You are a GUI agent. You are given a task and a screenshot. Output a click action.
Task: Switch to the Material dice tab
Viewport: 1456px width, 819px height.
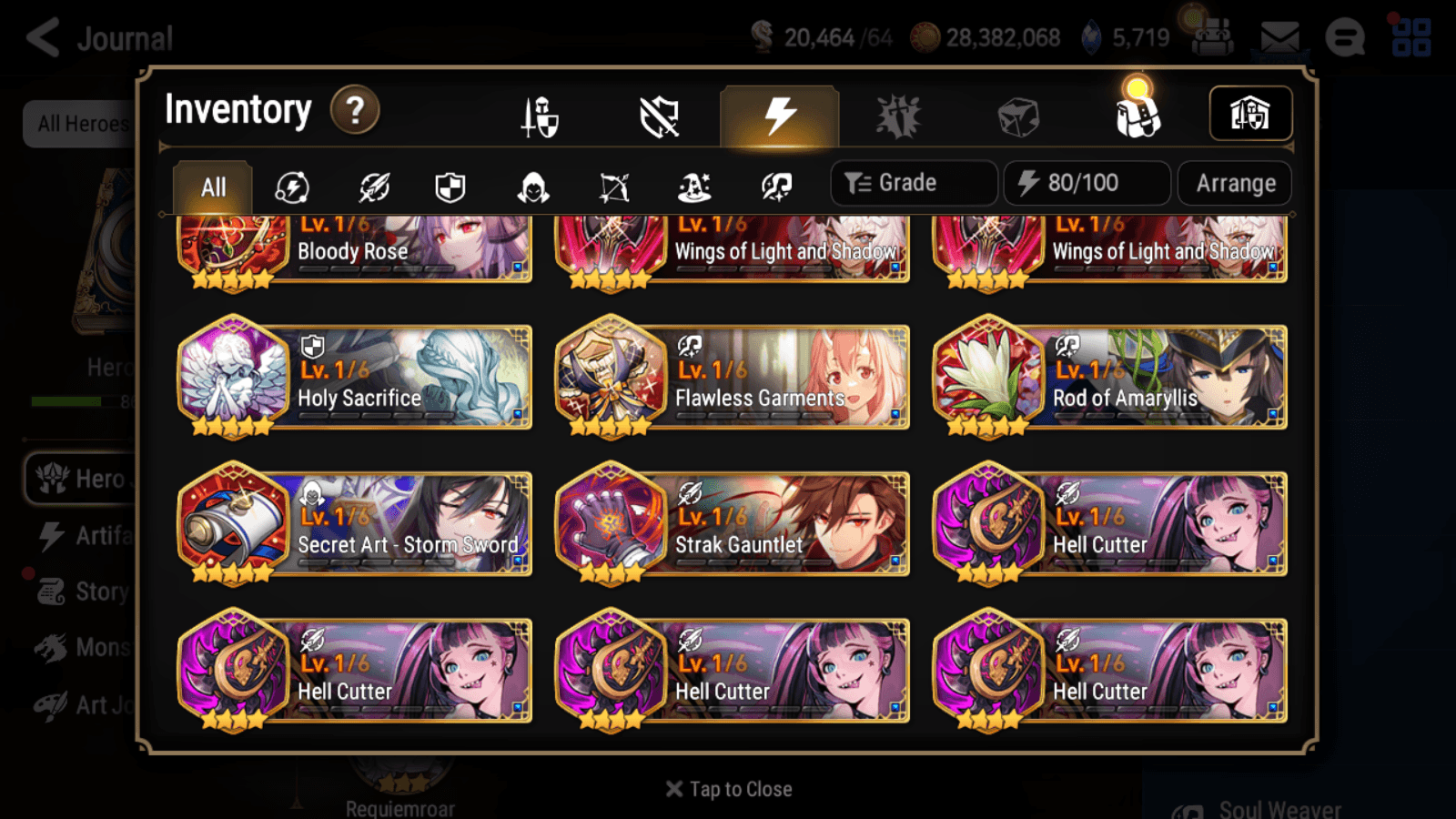1020,115
